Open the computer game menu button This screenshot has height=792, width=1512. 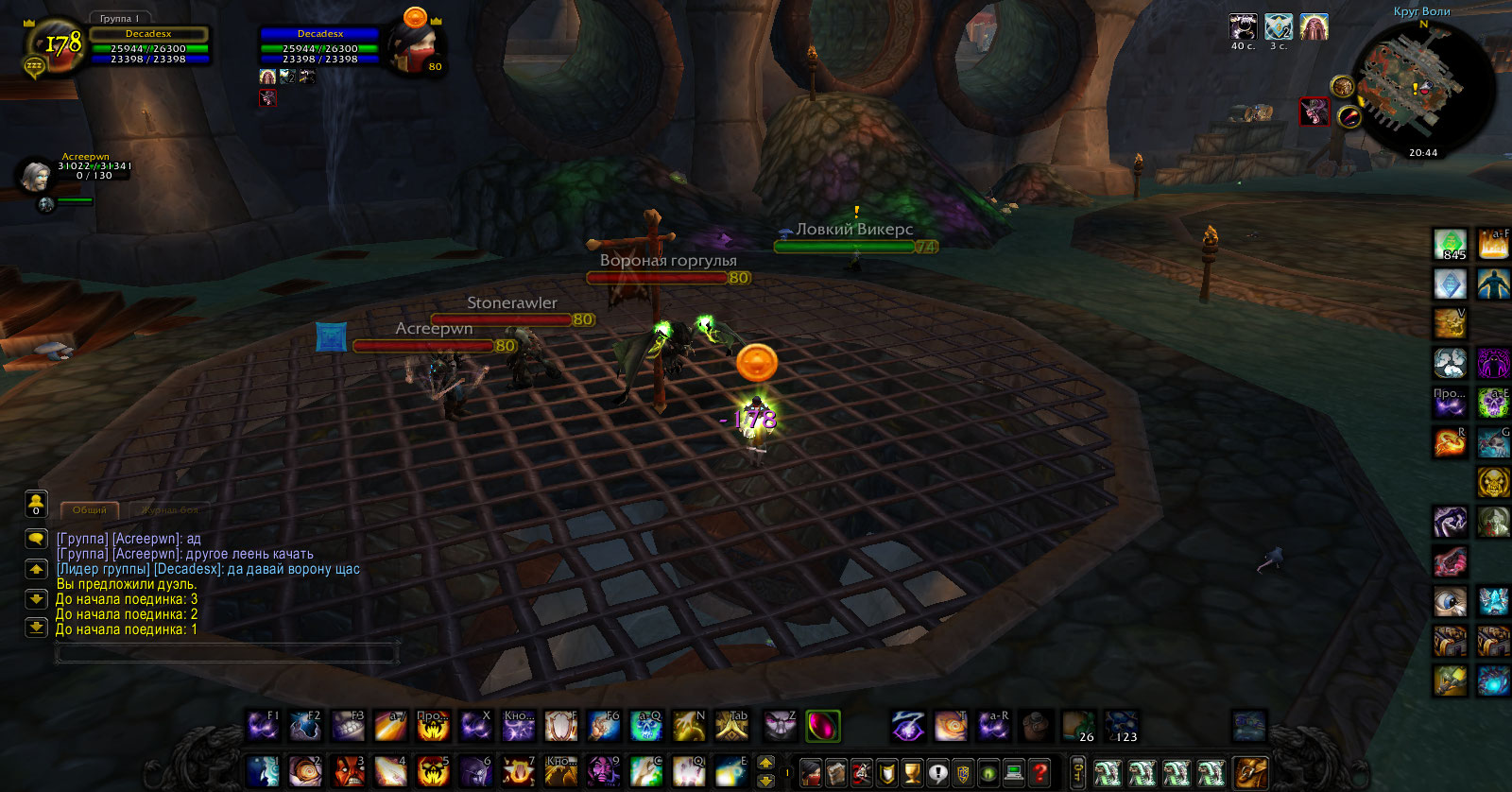[1014, 772]
